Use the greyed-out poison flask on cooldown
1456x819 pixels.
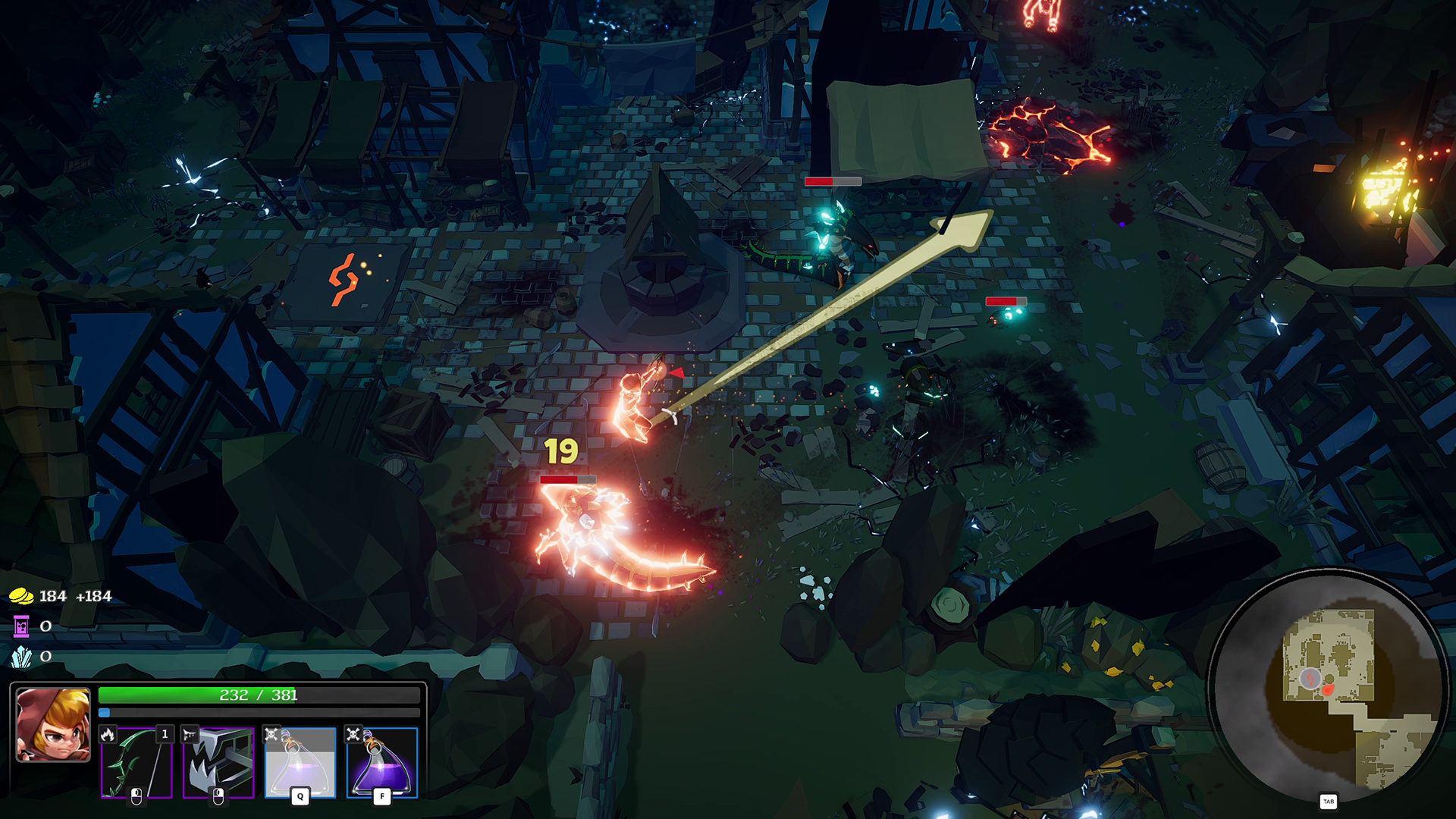coord(300,762)
